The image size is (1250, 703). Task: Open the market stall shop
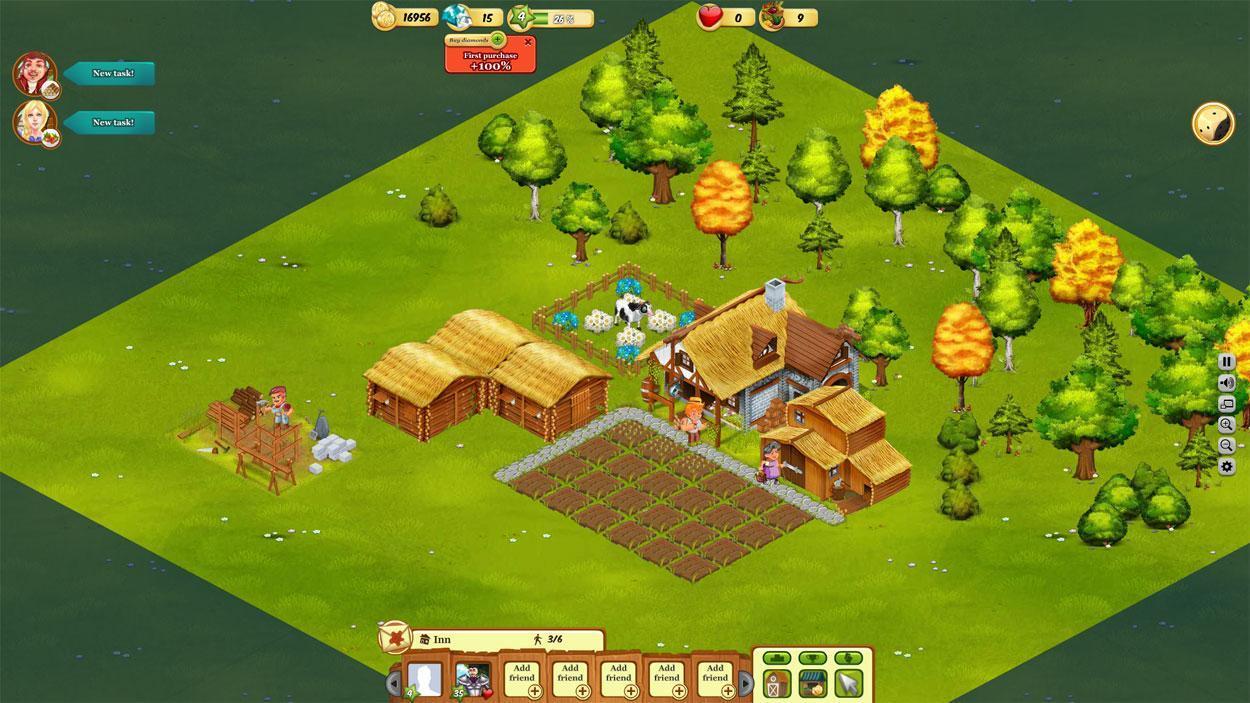[x=812, y=684]
